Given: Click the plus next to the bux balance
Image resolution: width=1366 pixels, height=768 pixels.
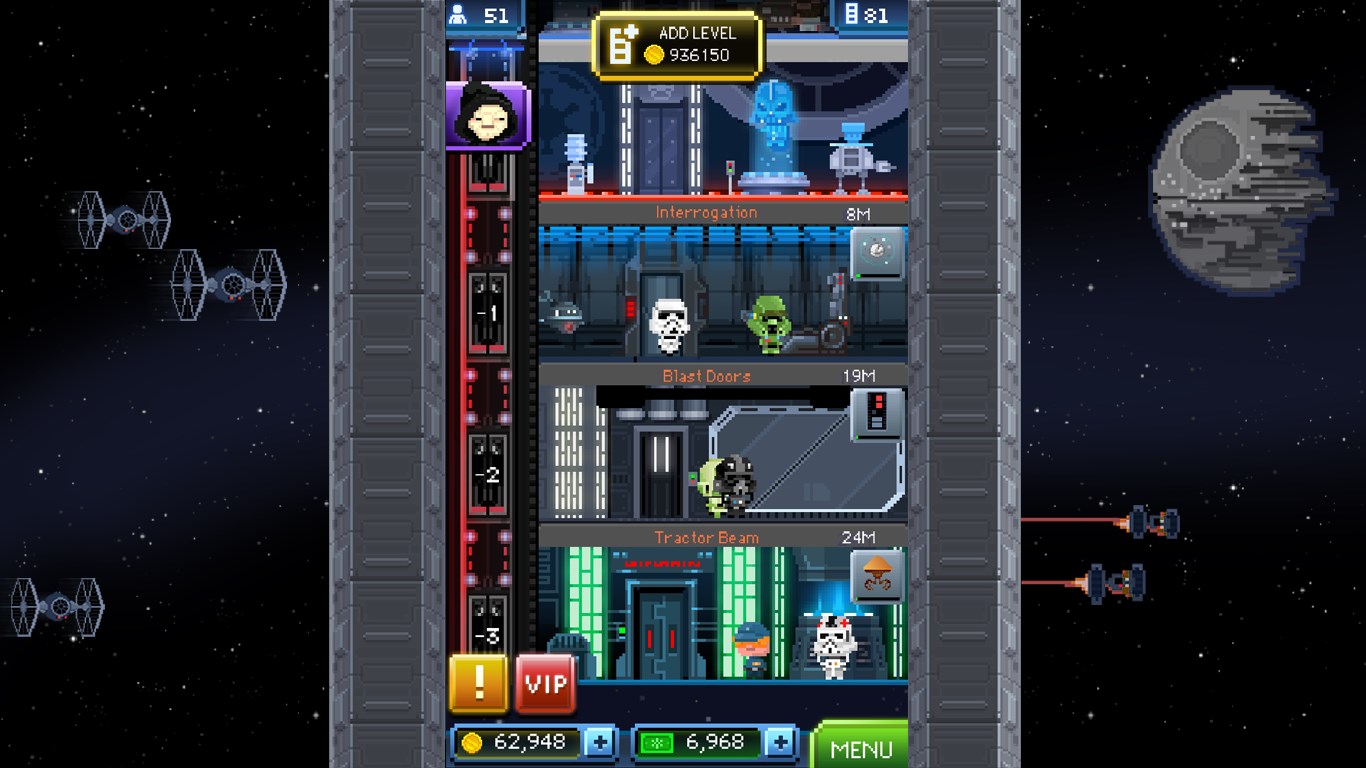Looking at the screenshot, I should pos(782,742).
